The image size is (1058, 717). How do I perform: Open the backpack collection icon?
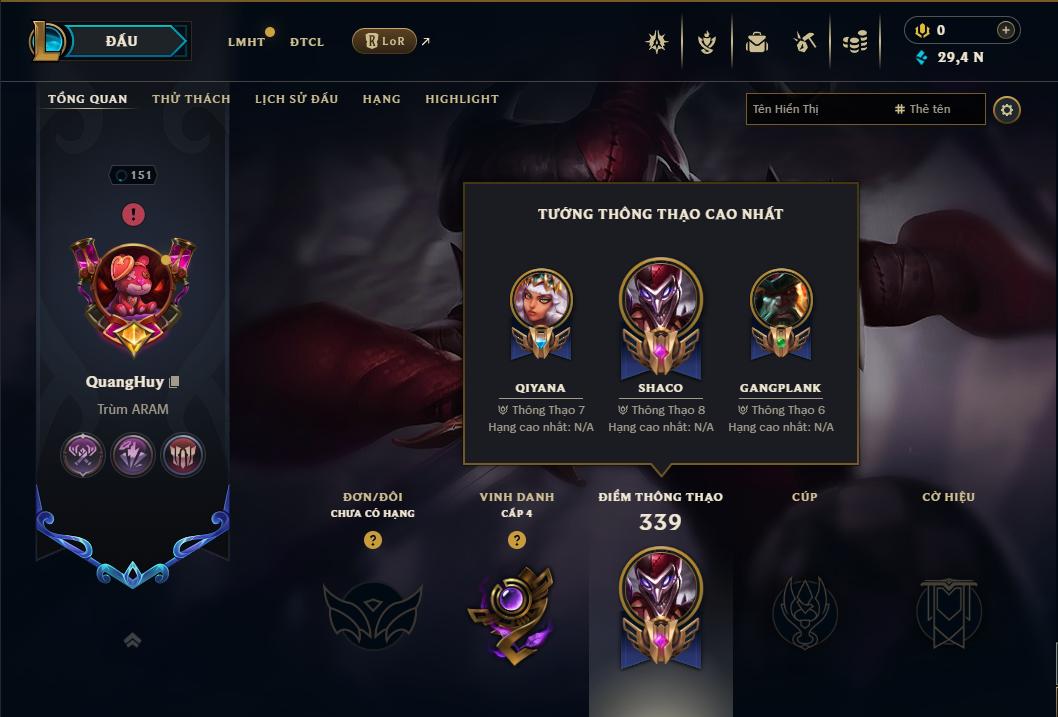coord(757,42)
